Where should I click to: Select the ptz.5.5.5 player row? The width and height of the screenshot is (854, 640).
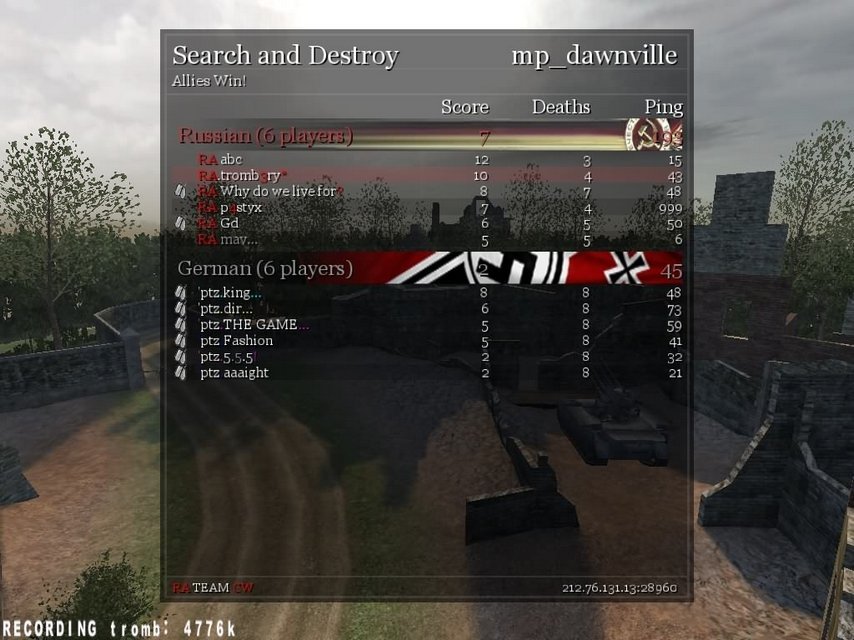(x=229, y=357)
